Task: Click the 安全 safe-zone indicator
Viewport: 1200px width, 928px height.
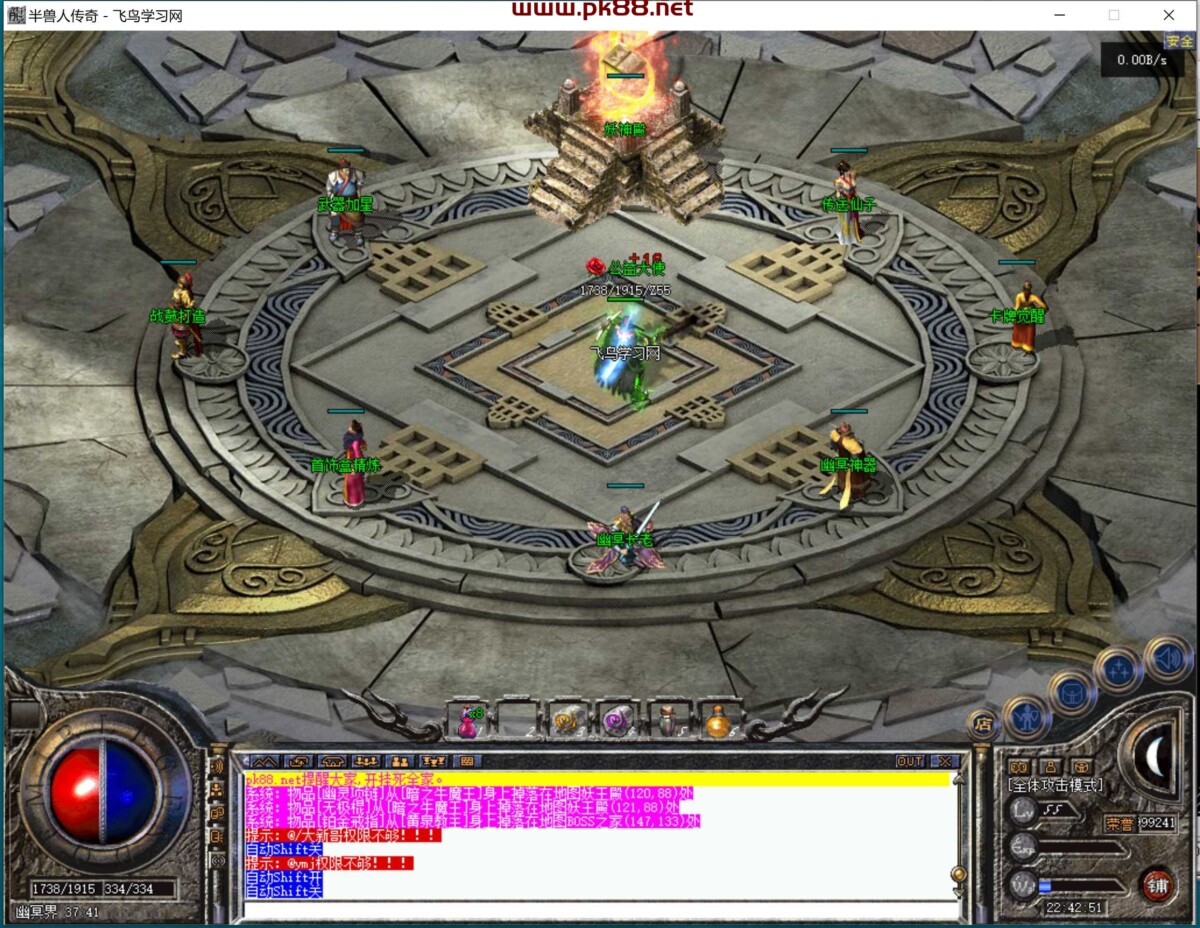Action: 1179,42
